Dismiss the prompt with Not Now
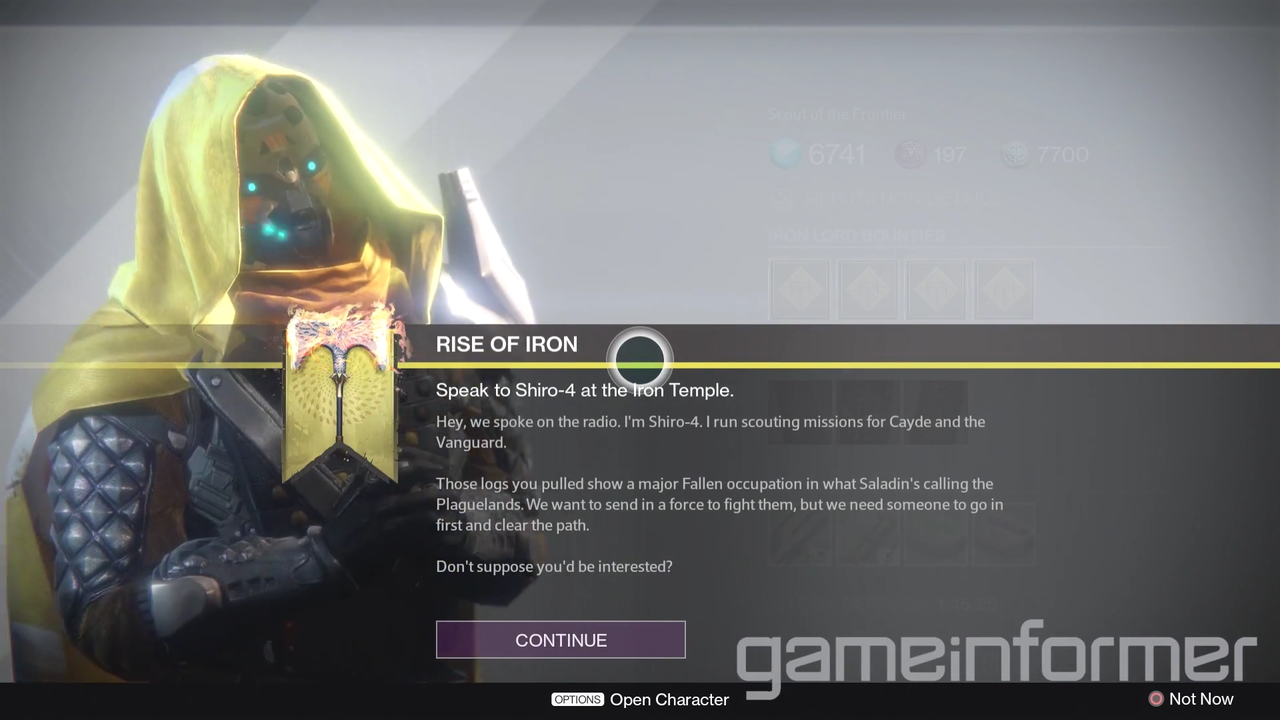1280x720 pixels. (x=1201, y=699)
